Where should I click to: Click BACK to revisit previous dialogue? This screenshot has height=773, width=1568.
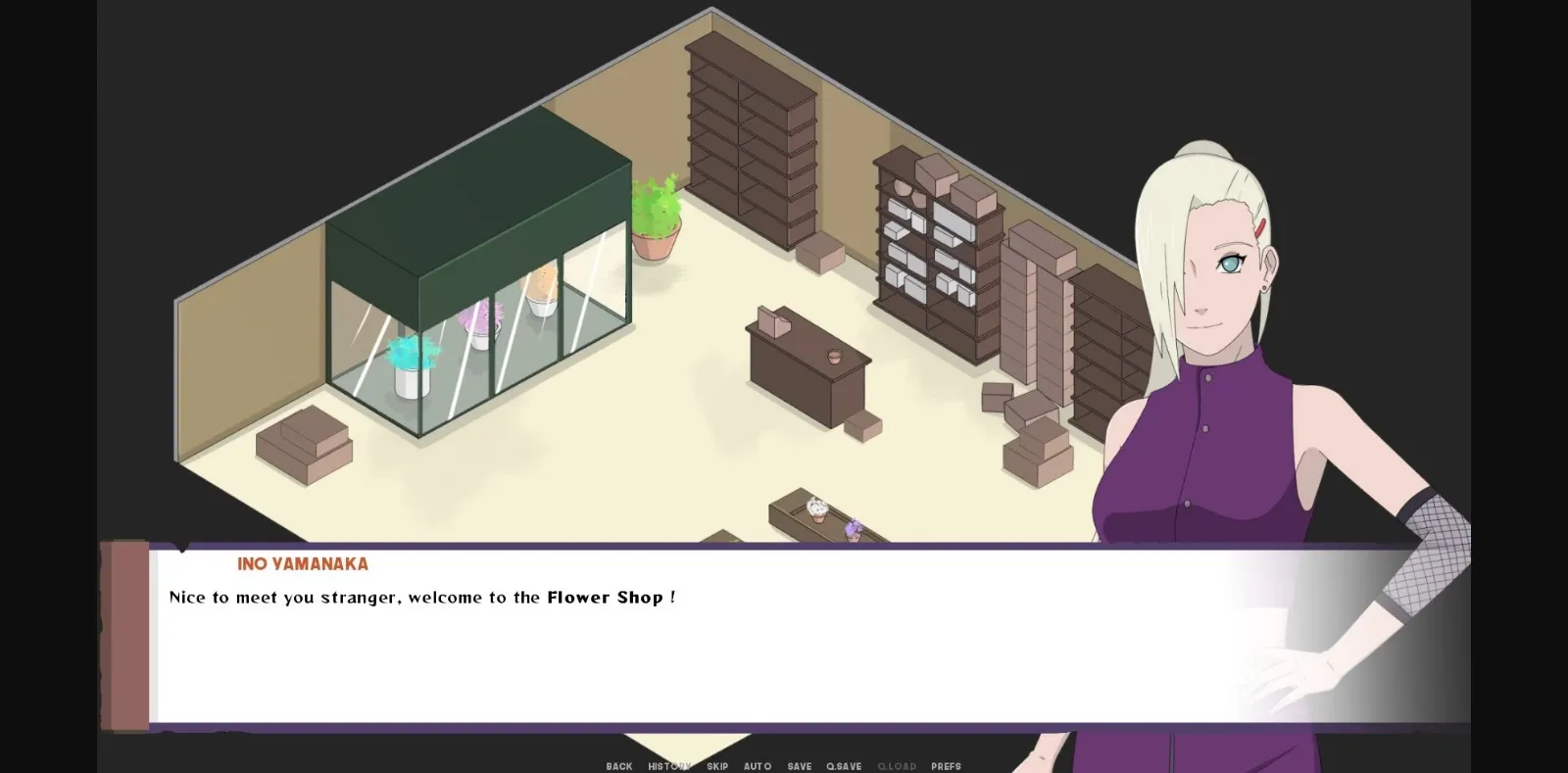point(619,766)
